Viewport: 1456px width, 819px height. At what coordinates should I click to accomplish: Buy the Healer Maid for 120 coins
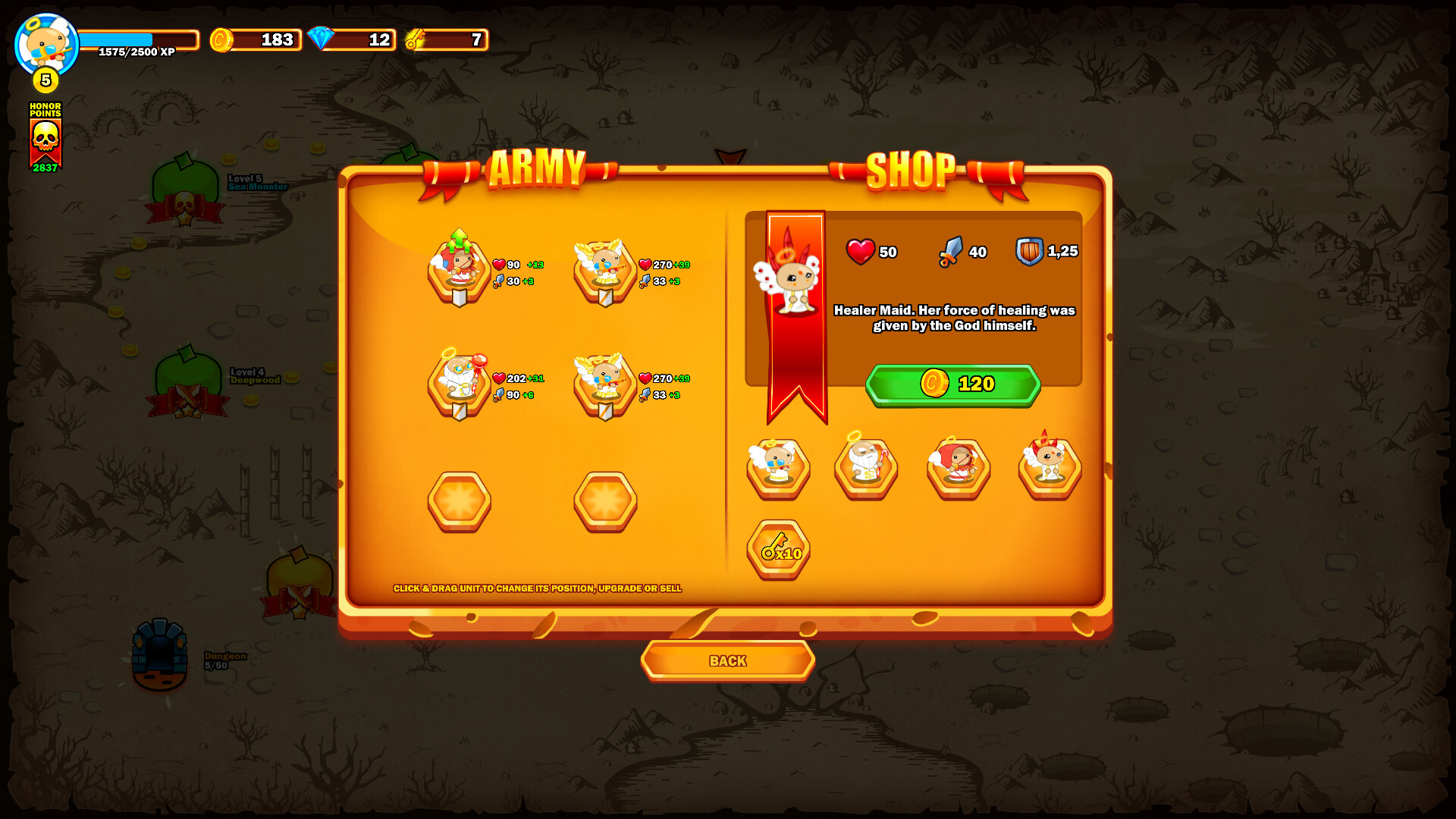952,384
